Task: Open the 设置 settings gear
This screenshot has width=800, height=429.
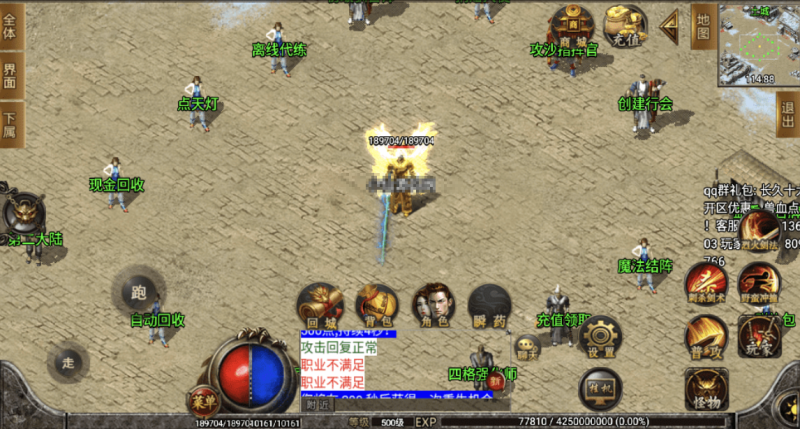Action: 601,337
